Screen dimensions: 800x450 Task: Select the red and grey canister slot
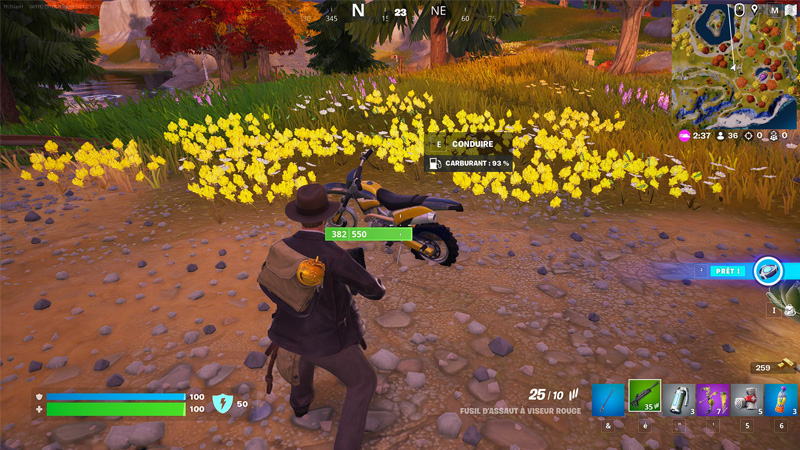[x=747, y=400]
